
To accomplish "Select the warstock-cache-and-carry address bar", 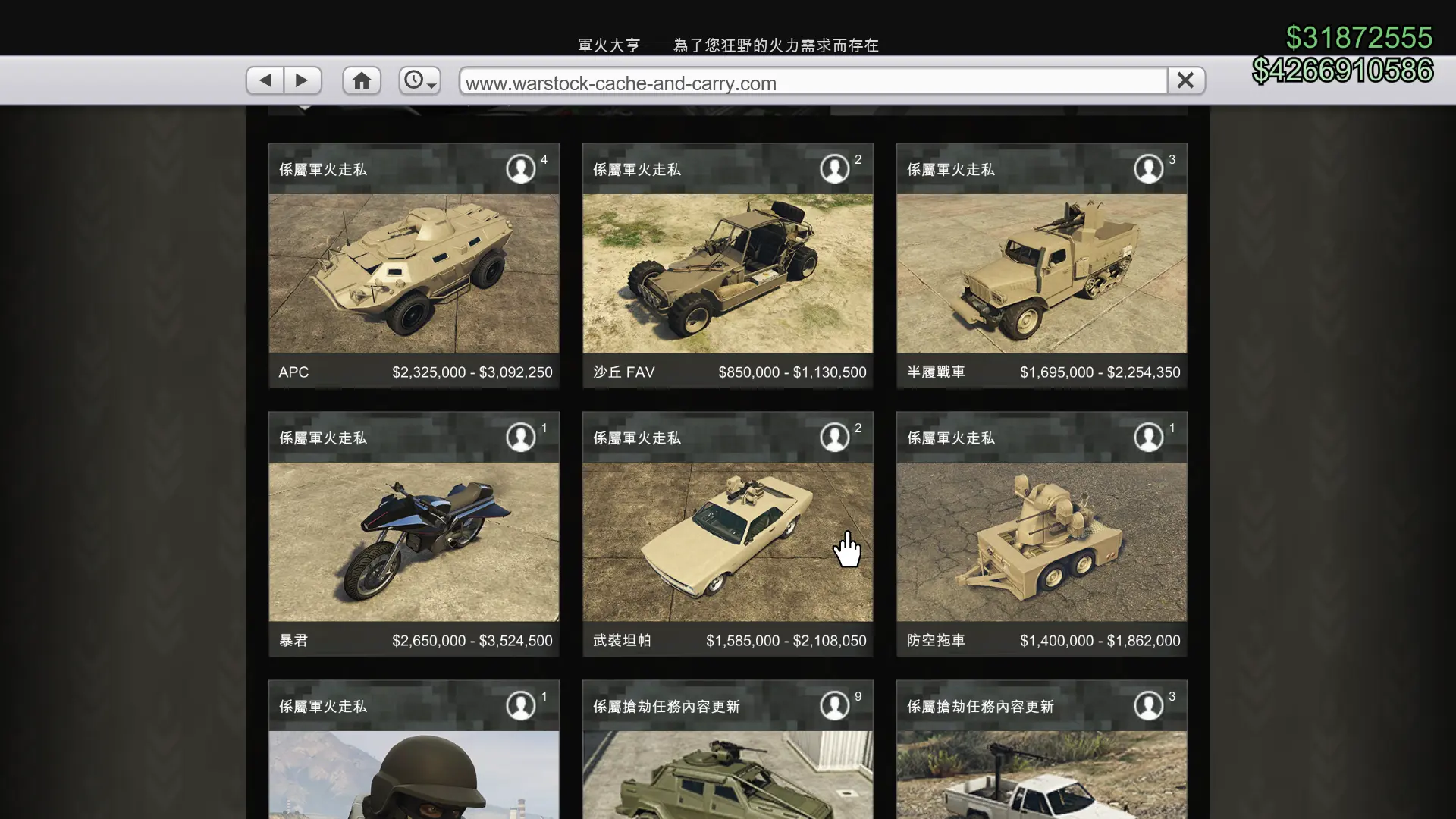I will [811, 82].
